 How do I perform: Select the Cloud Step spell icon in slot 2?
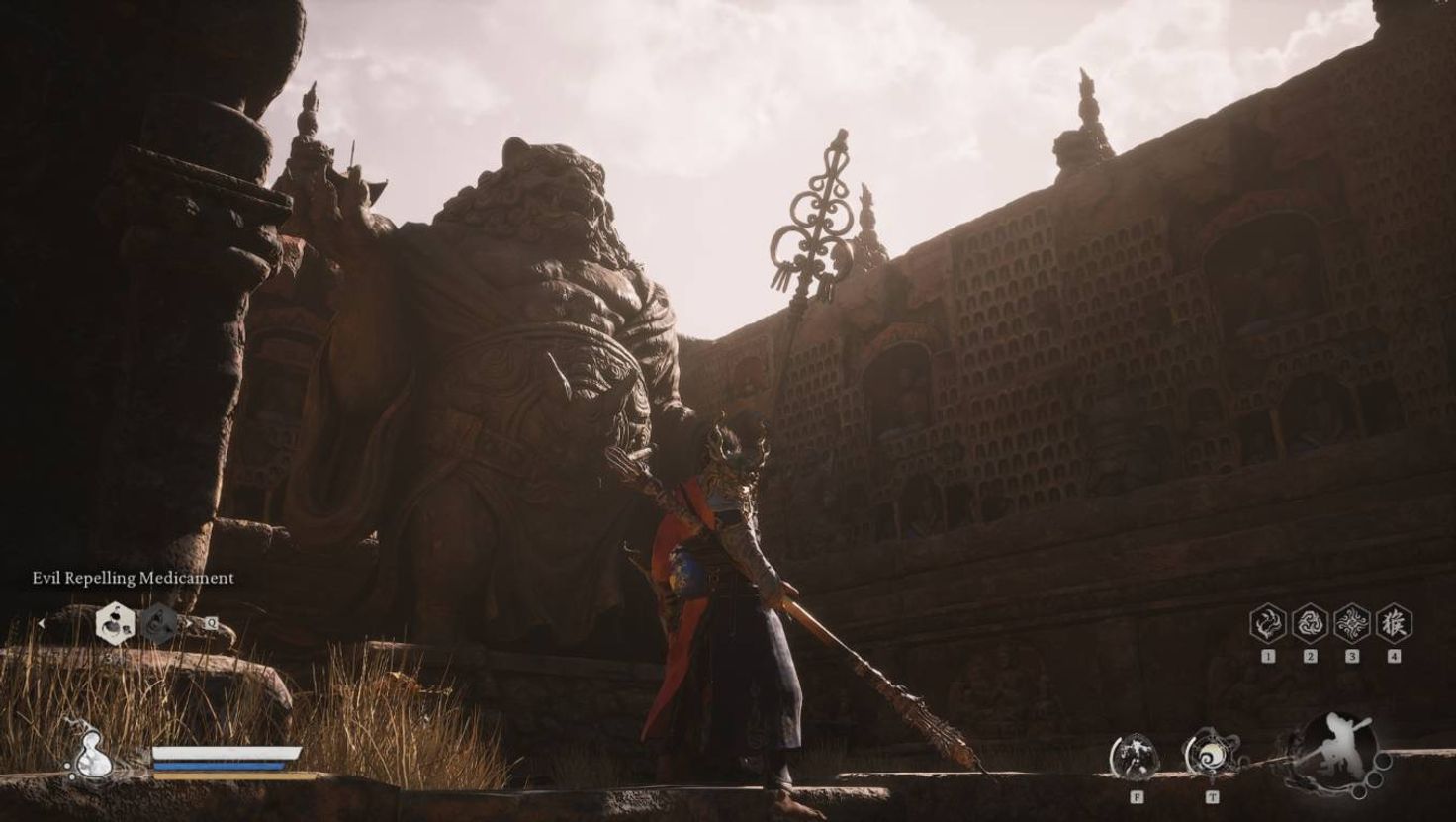[1309, 623]
